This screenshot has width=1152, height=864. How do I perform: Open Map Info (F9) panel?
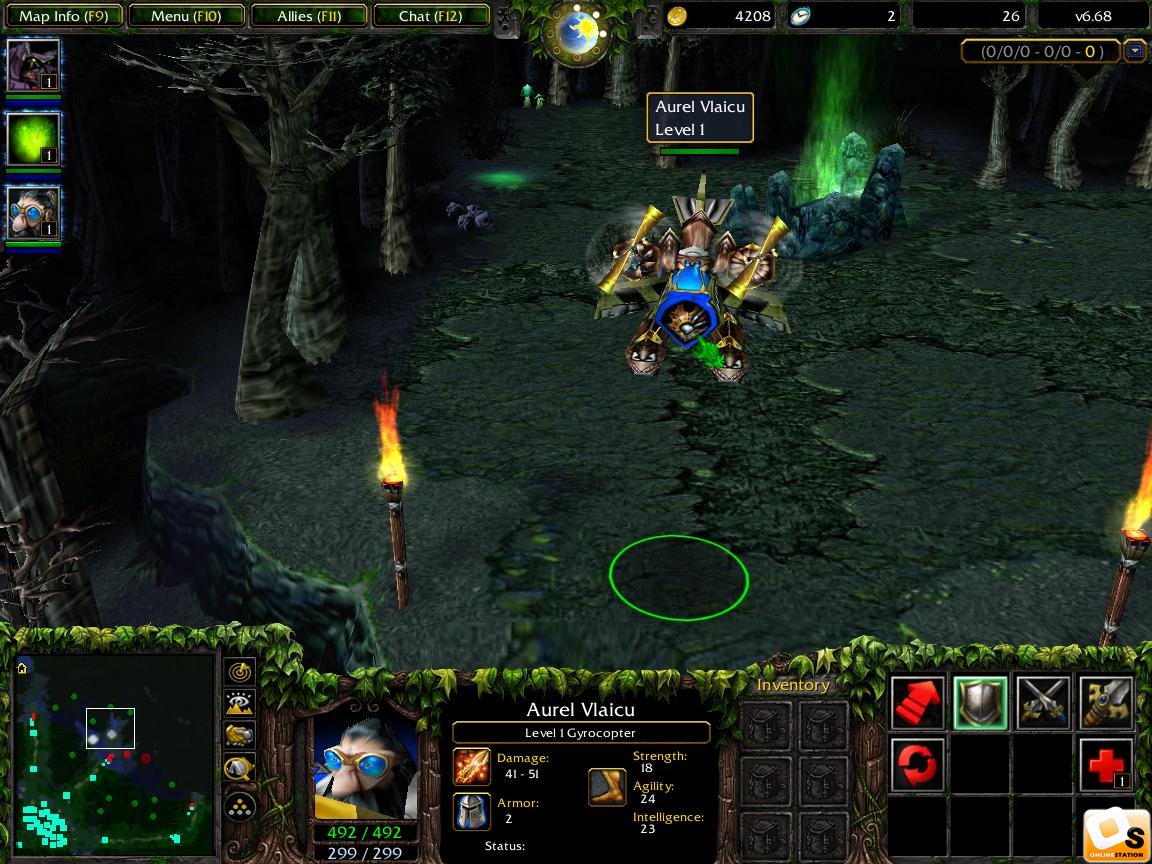[x=64, y=16]
